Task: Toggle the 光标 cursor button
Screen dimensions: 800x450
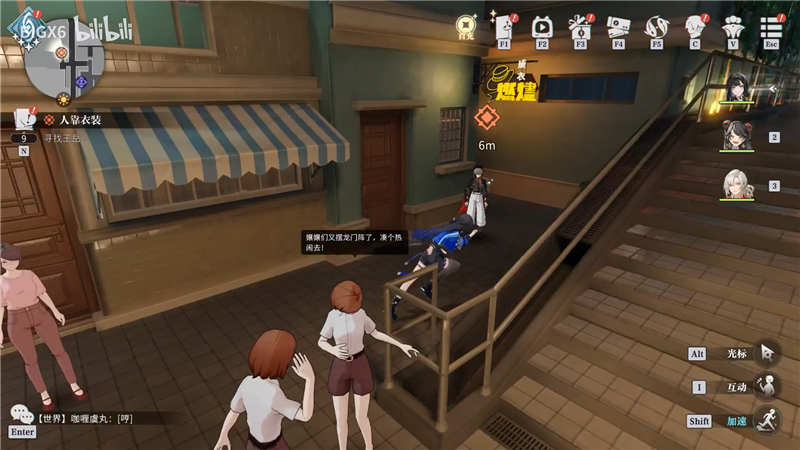Action: tap(767, 353)
